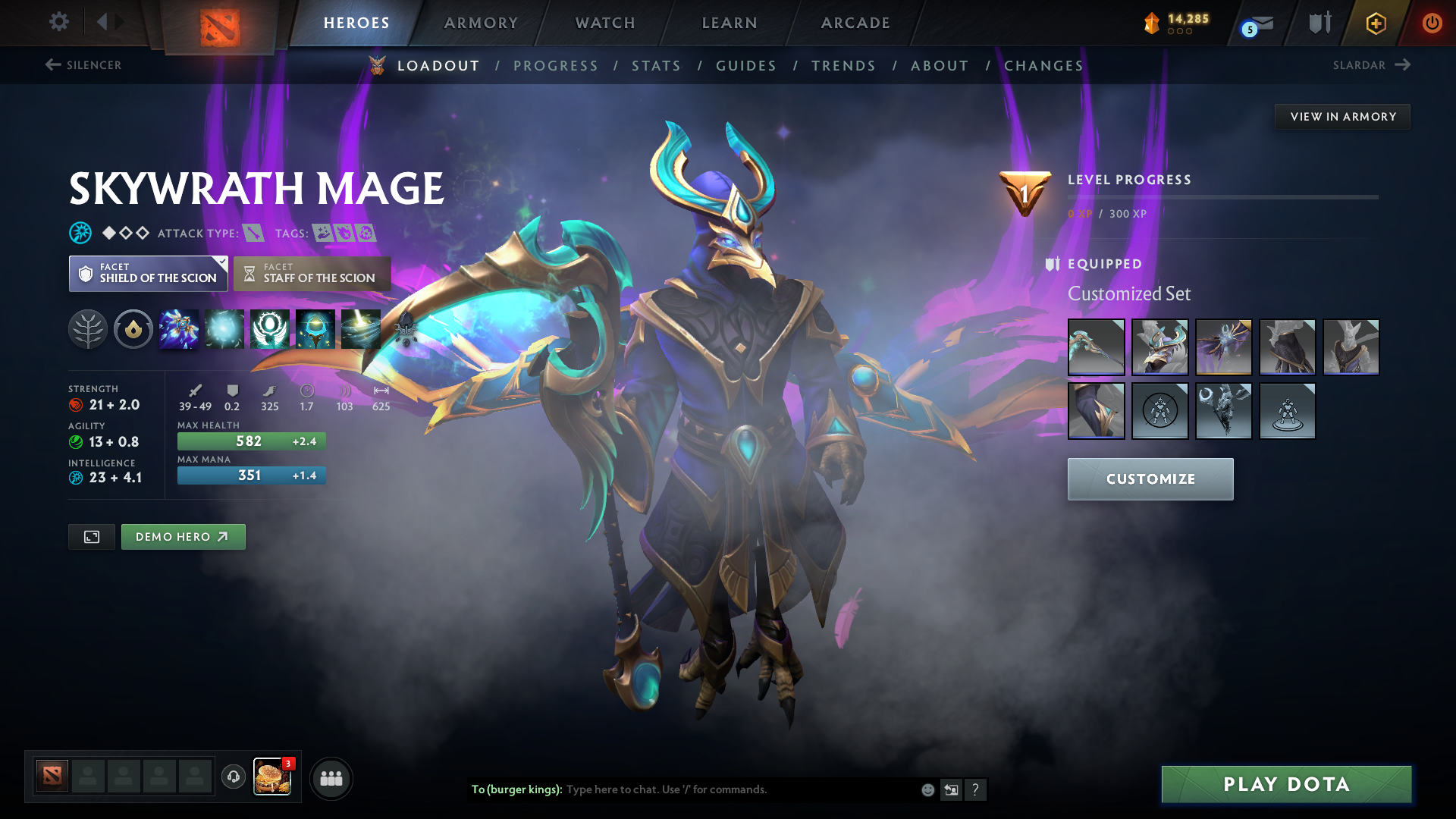Select the Arcane Bolt ability icon

click(x=179, y=328)
